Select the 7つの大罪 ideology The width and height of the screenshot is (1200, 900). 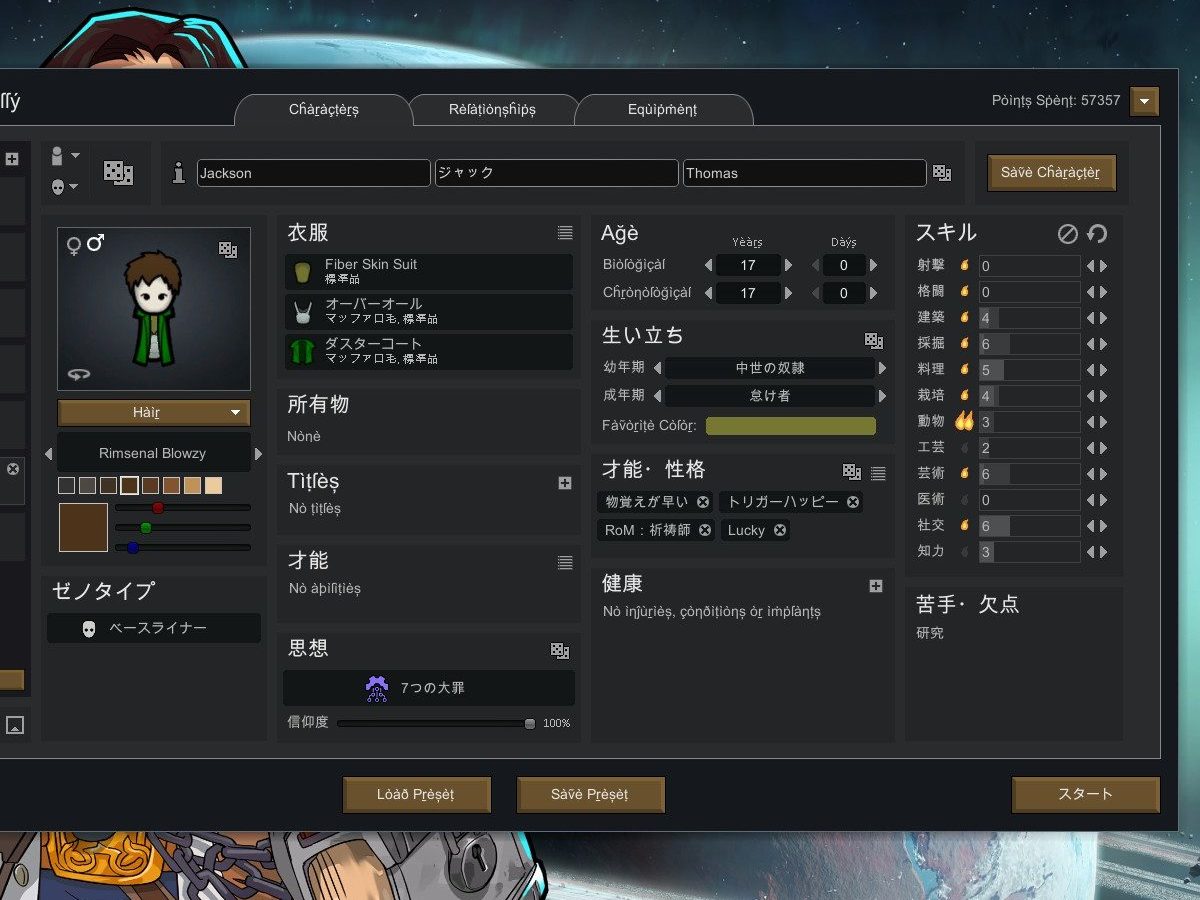[x=429, y=688]
